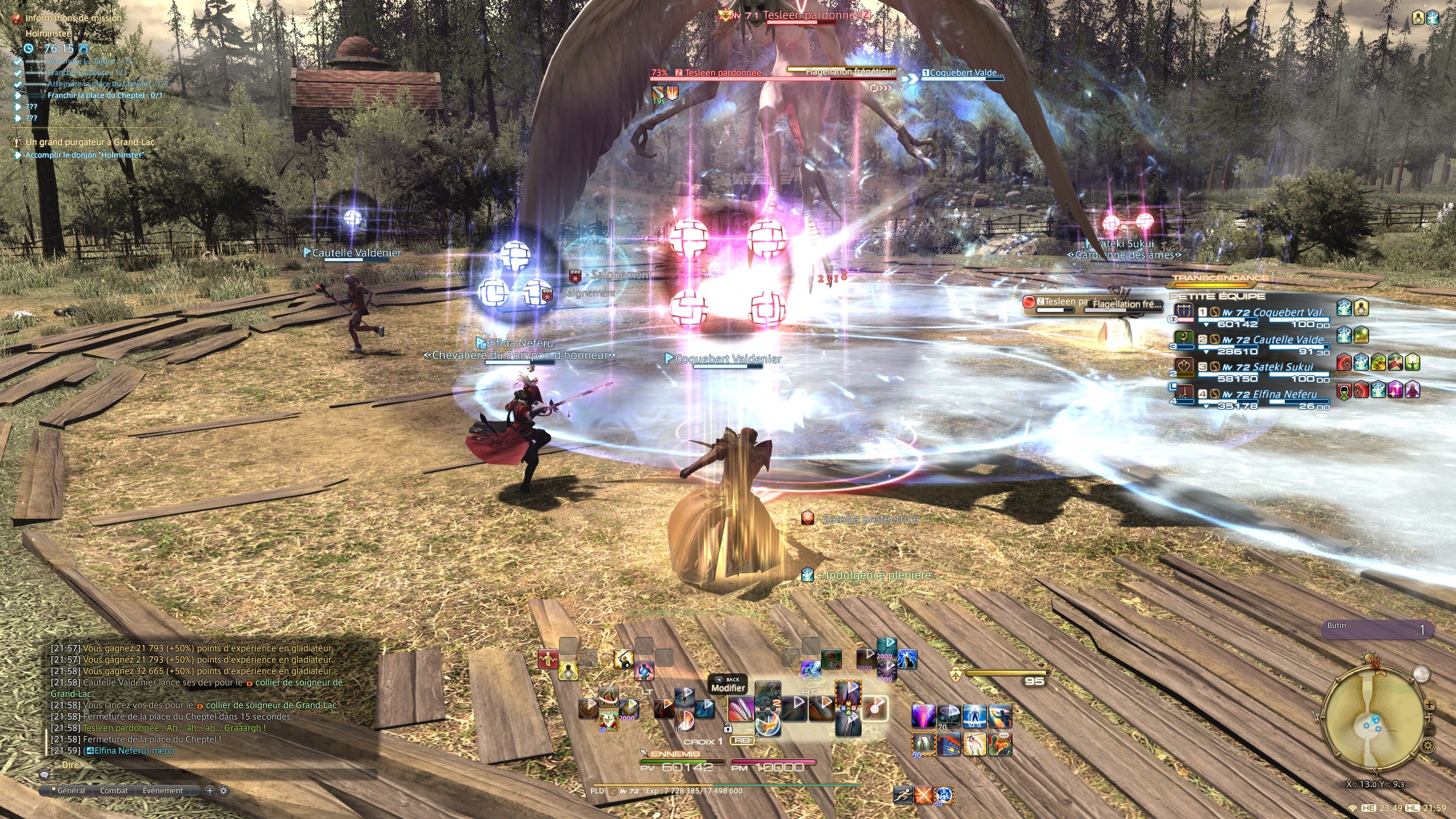Zoom in on the minimap

[1429, 705]
